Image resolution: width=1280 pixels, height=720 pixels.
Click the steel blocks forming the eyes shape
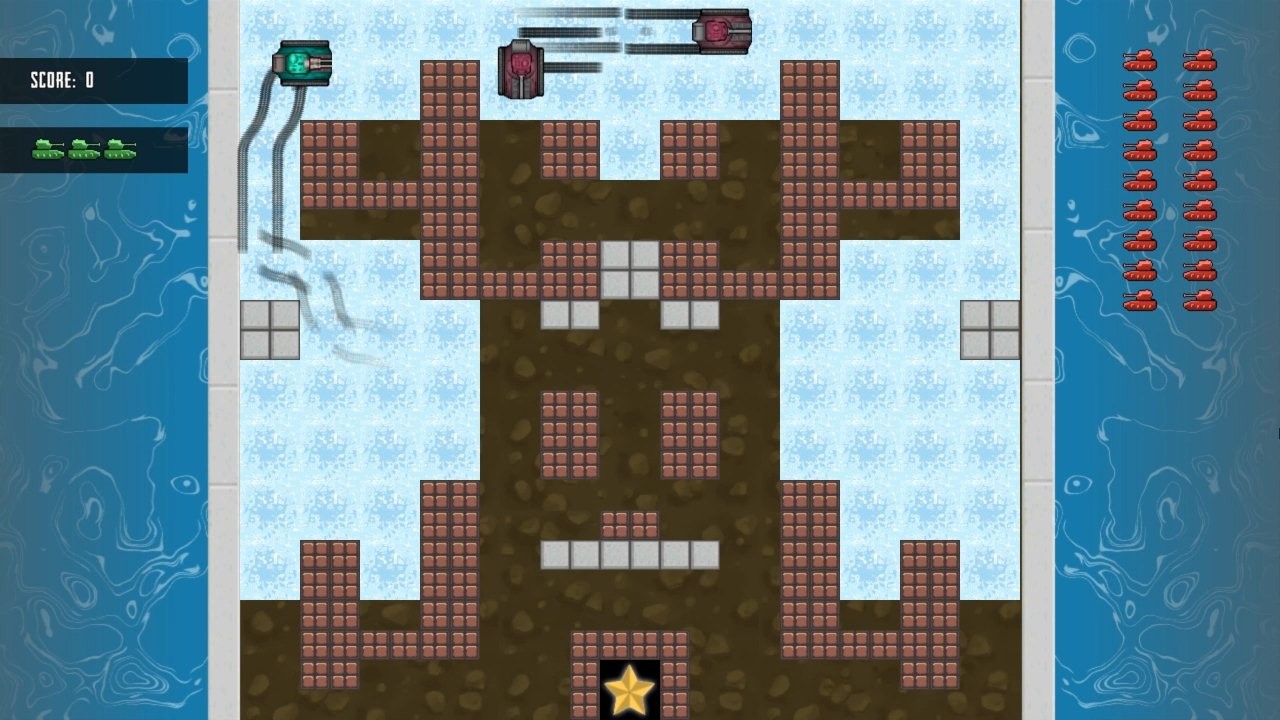628,268
